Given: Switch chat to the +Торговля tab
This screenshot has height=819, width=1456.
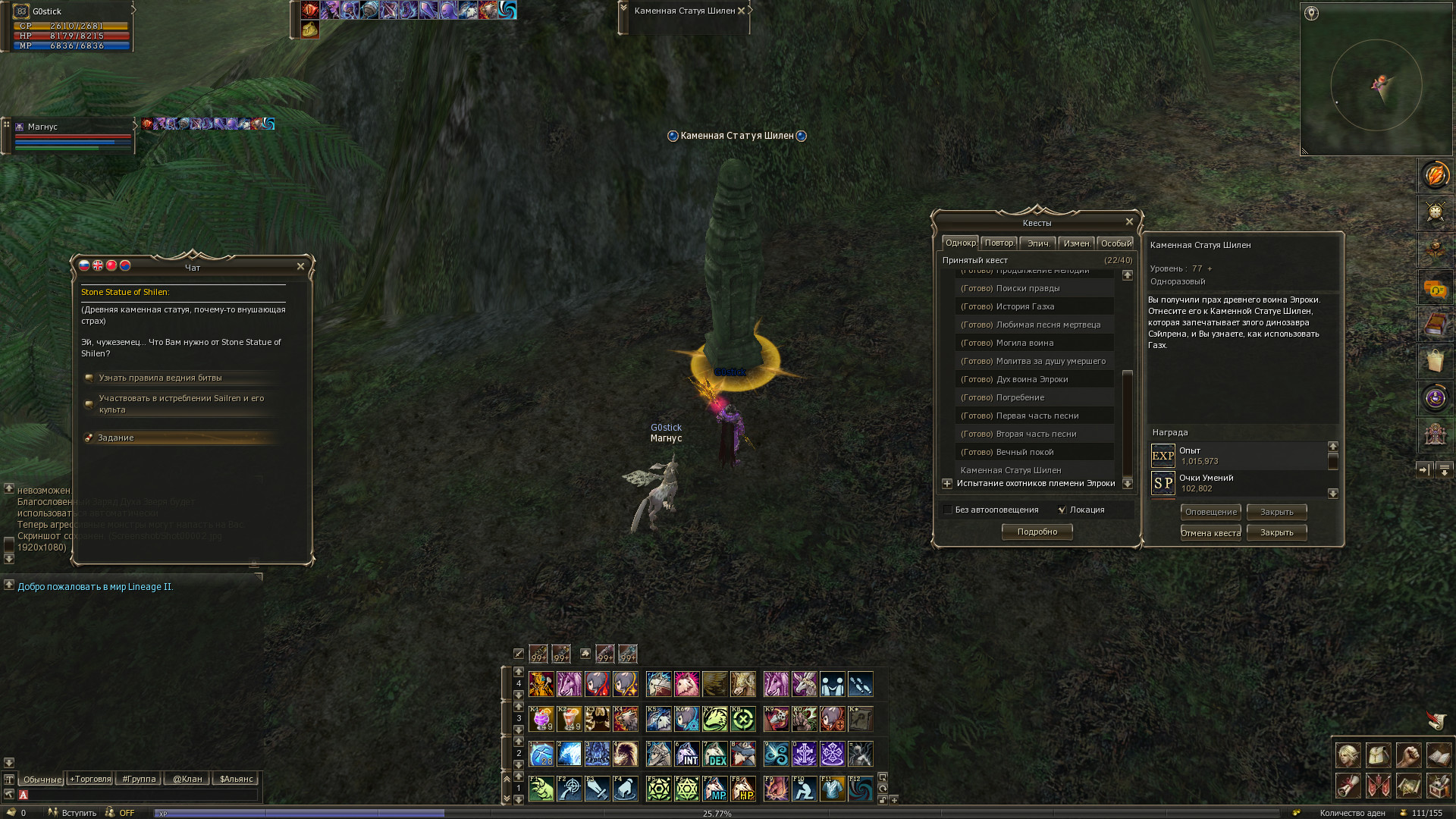Looking at the screenshot, I should 90,779.
